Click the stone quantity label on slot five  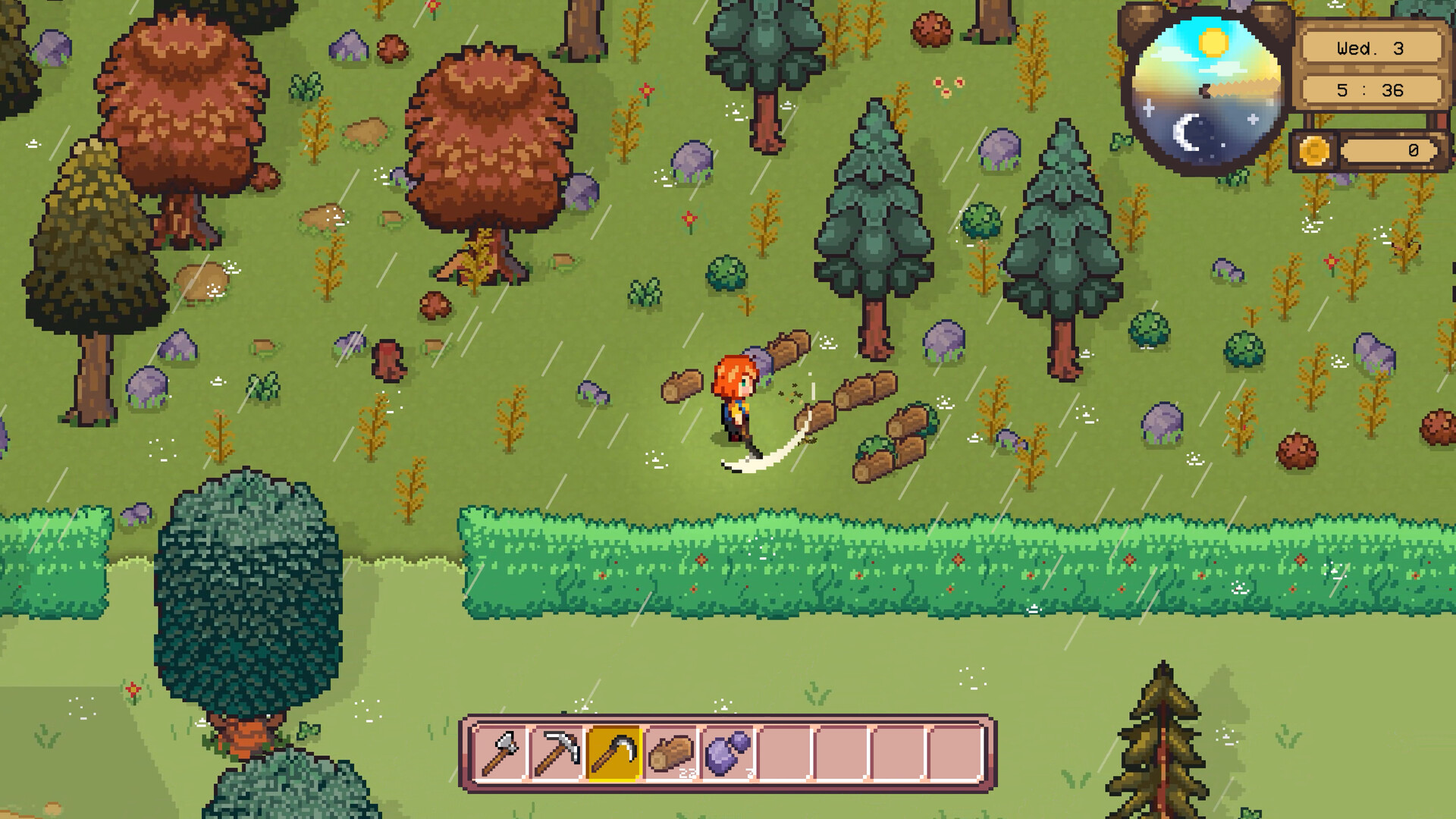point(749,773)
